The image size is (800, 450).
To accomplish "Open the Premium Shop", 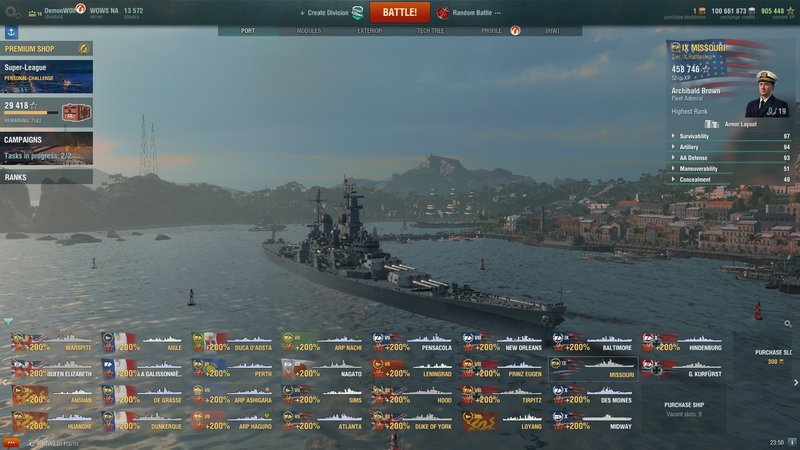I will click(x=46, y=48).
